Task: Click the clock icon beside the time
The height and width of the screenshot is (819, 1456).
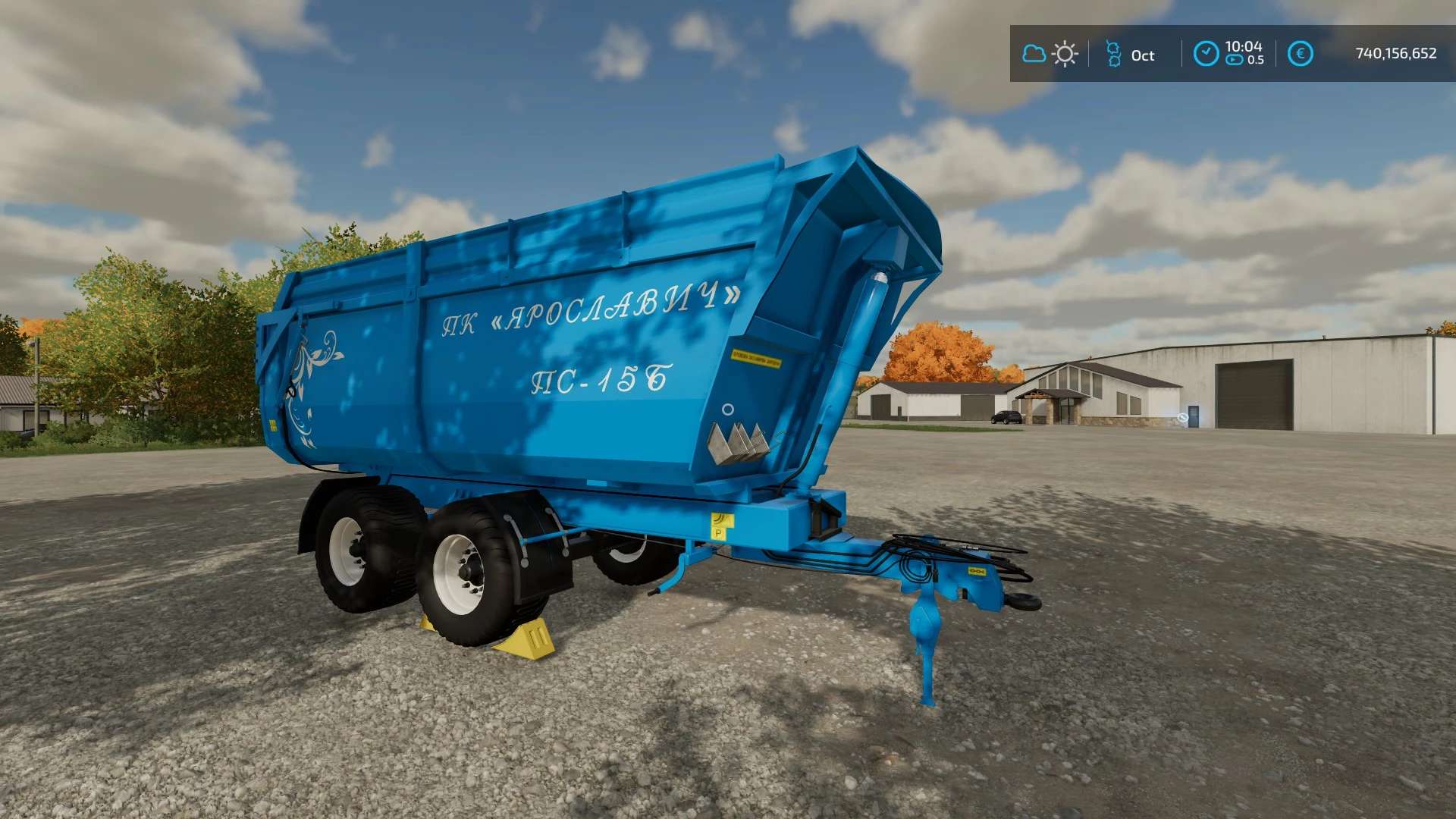Action: tap(1206, 54)
